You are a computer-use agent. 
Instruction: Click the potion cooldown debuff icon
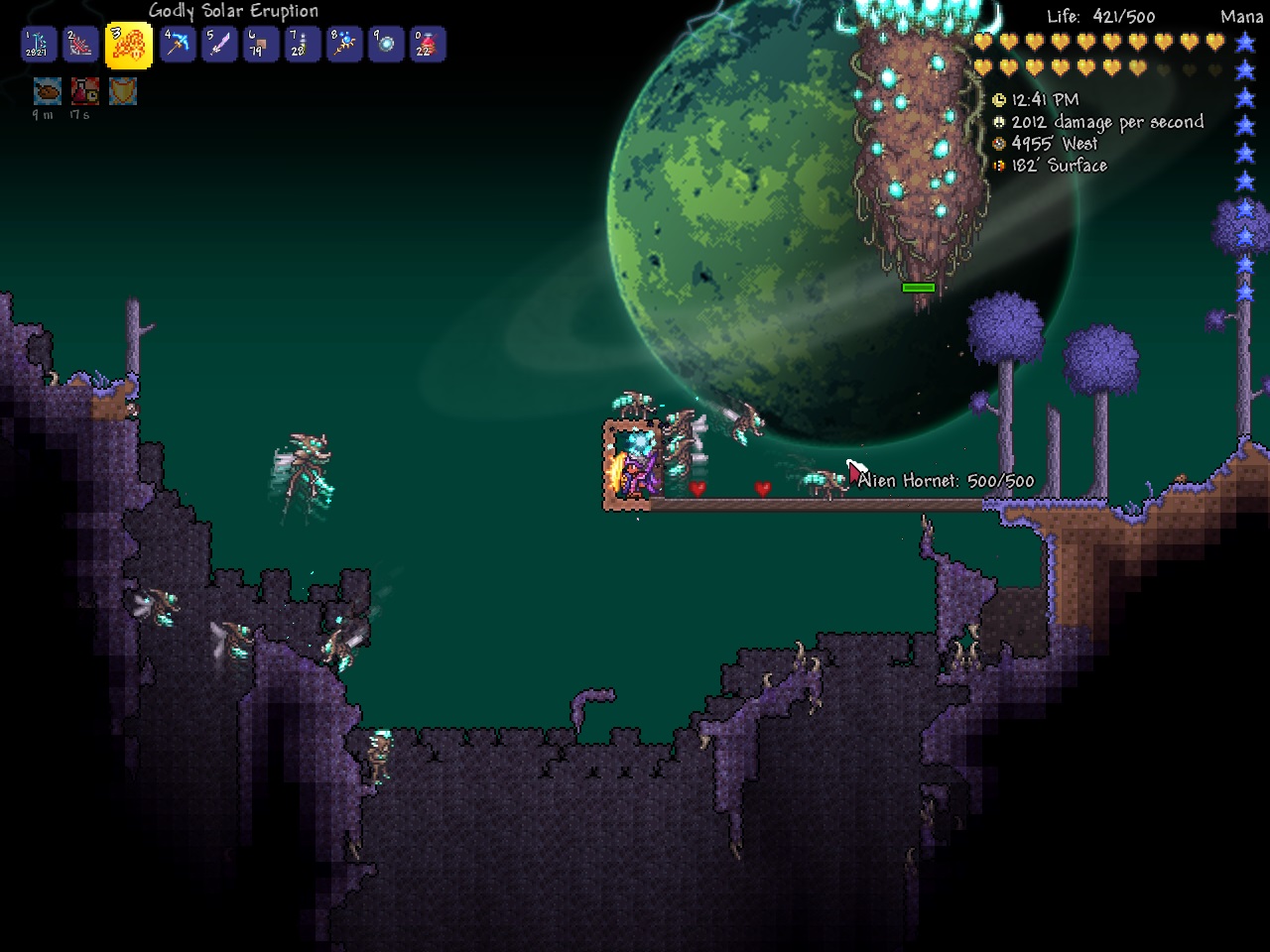click(84, 92)
